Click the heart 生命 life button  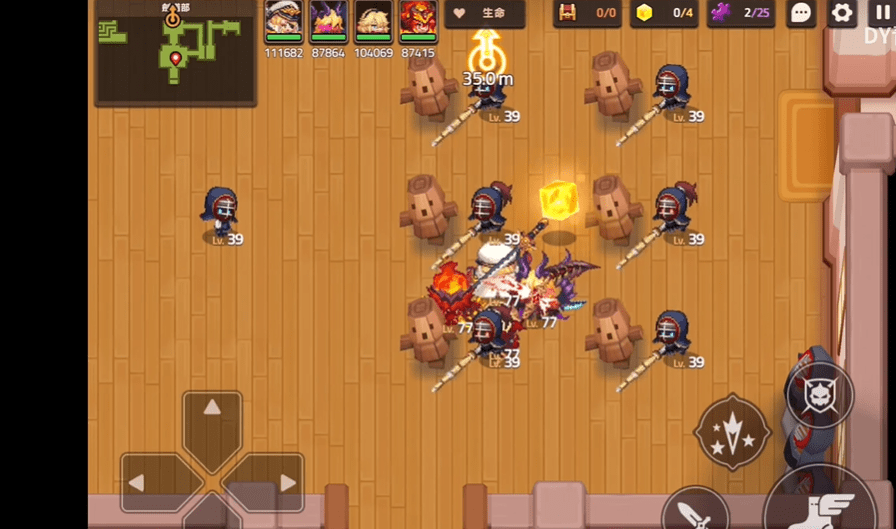click(485, 14)
